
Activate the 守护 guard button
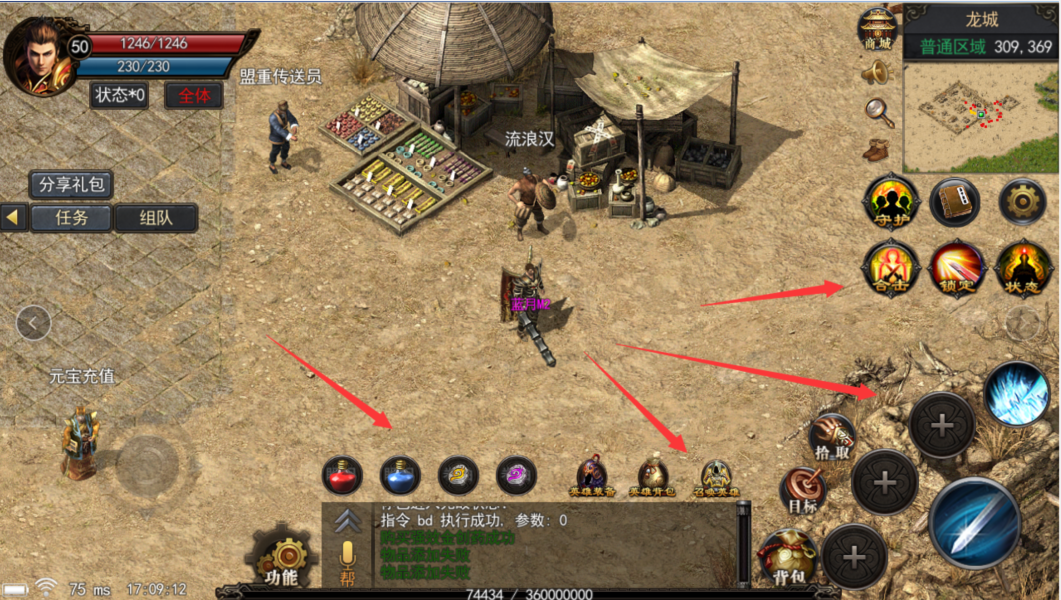coord(890,202)
